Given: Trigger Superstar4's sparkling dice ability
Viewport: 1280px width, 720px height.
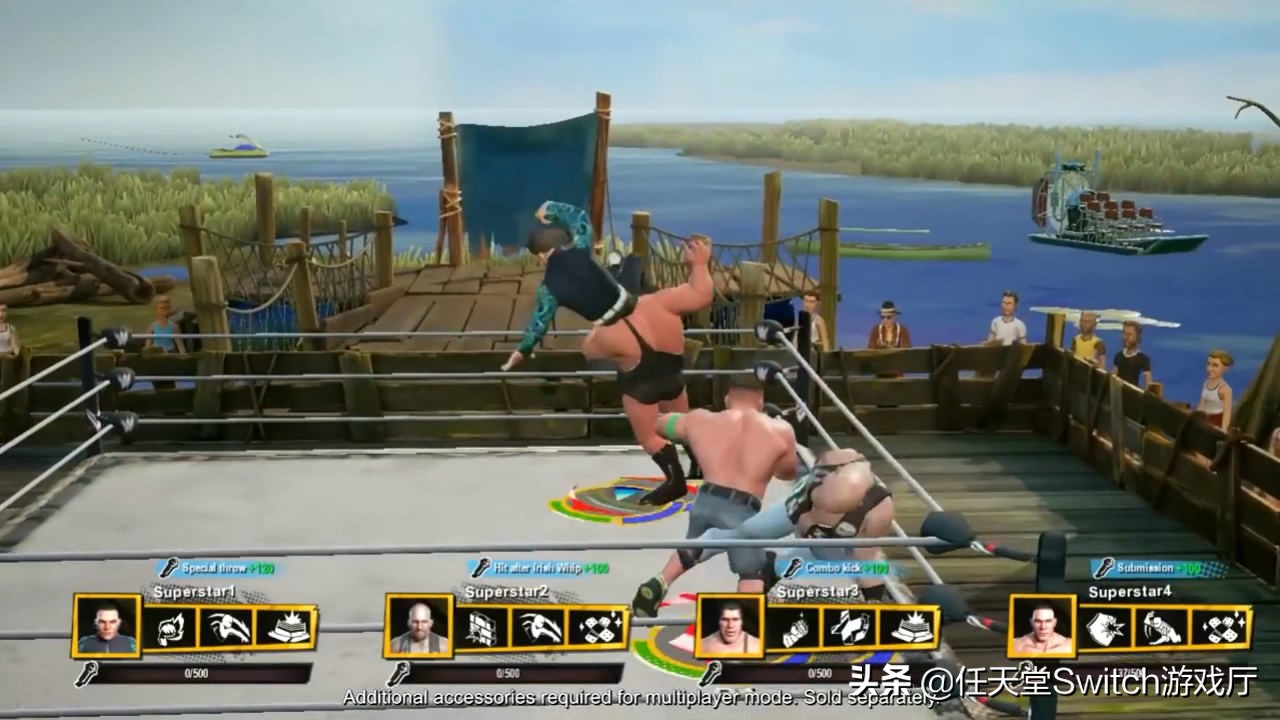Looking at the screenshot, I should pos(1221,627).
